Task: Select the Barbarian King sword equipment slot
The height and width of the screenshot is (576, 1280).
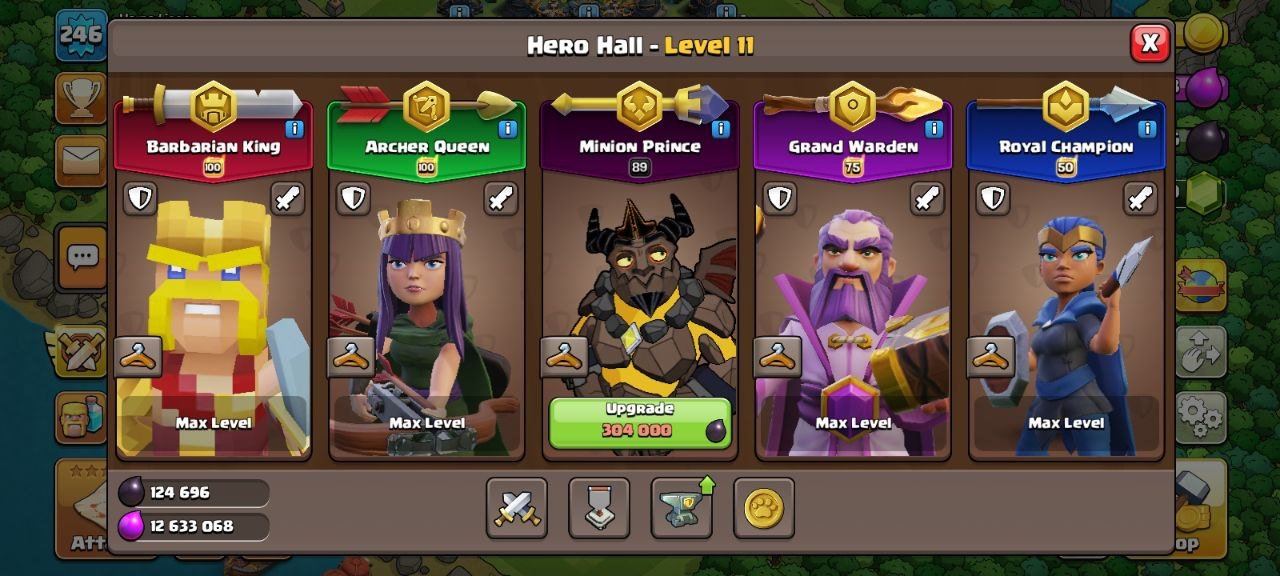Action: pos(287,198)
